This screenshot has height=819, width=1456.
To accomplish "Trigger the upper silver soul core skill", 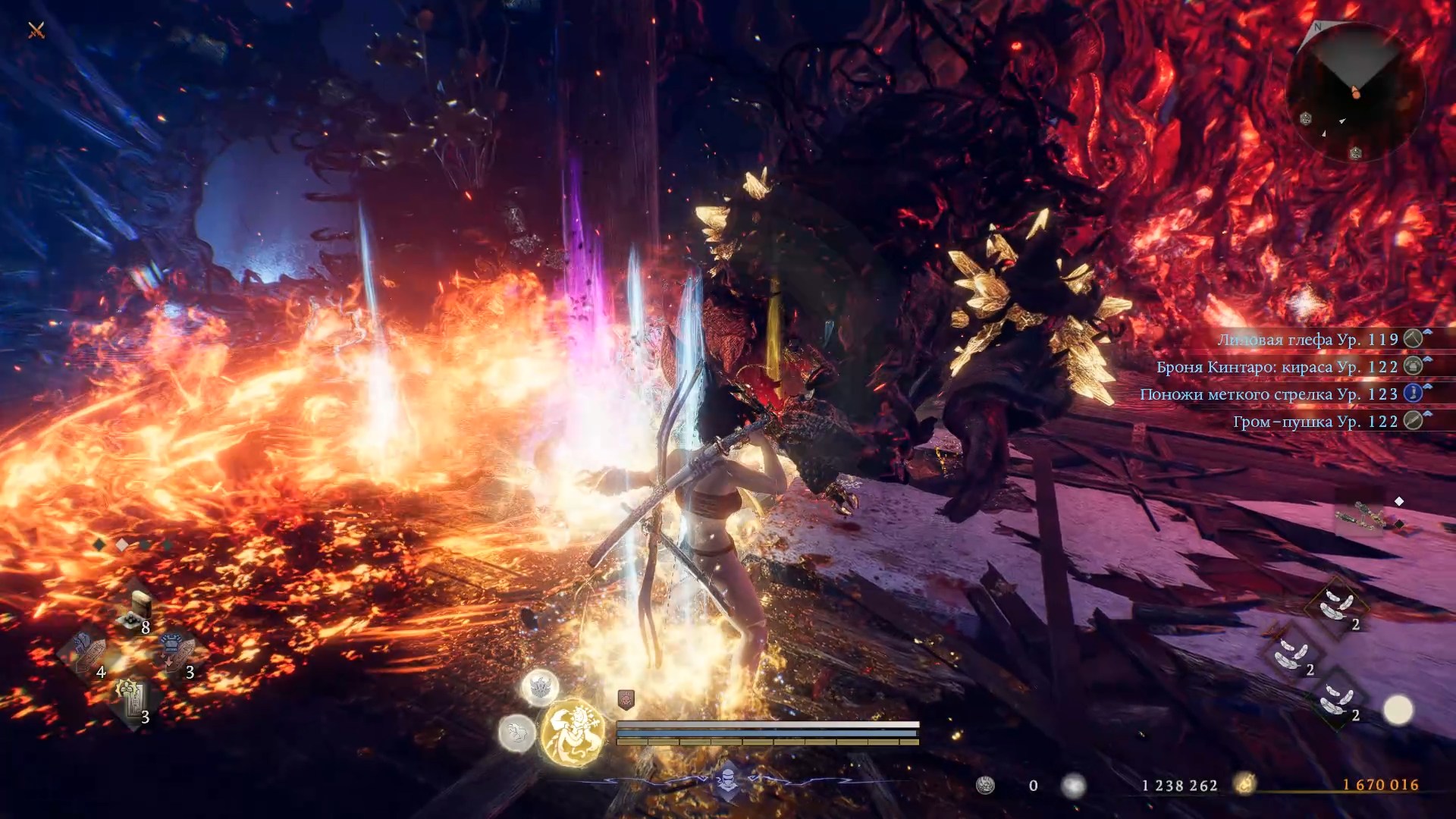I will [x=540, y=687].
